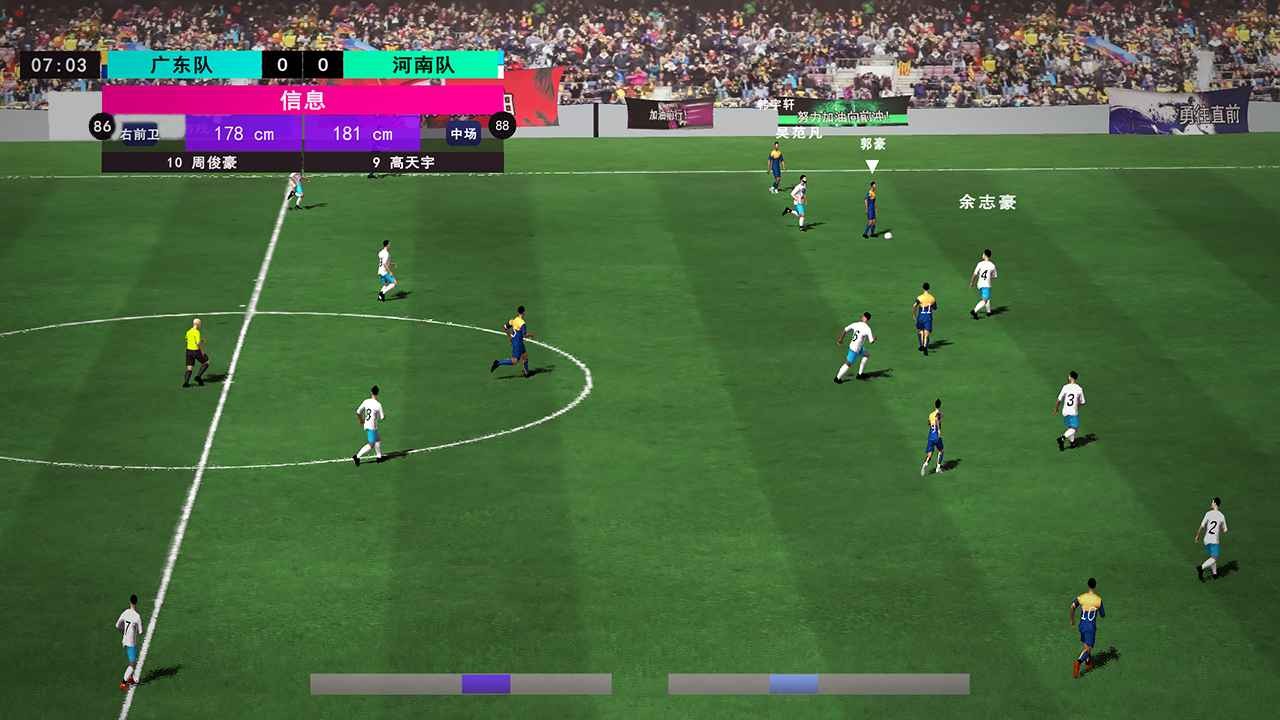This screenshot has height=720, width=1280.
Task: Click the referee in yellow
Action: [196, 347]
